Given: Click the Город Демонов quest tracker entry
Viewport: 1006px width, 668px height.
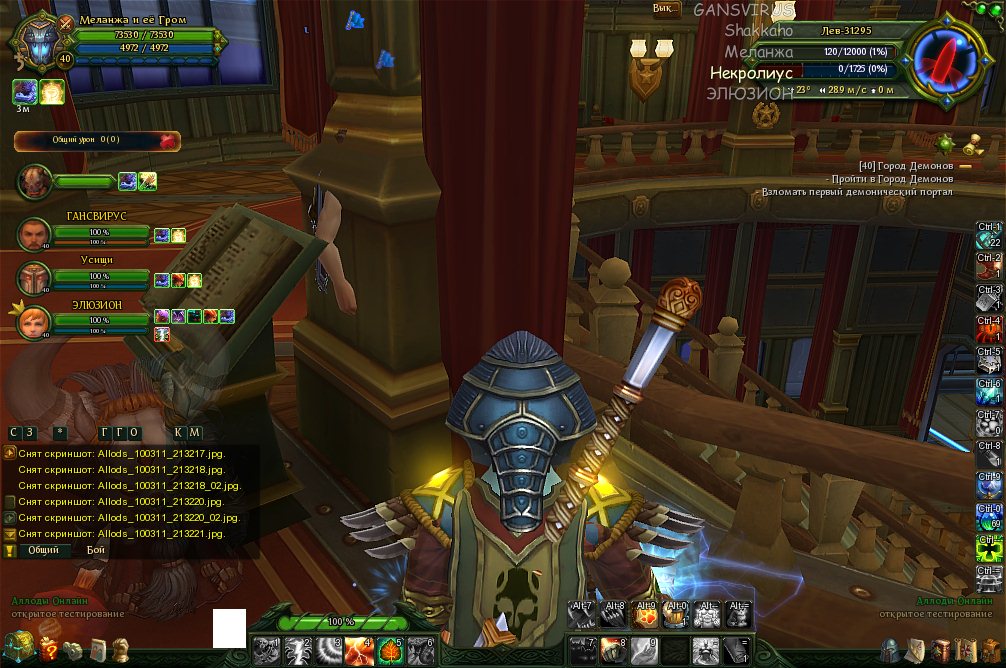Looking at the screenshot, I should (906, 165).
